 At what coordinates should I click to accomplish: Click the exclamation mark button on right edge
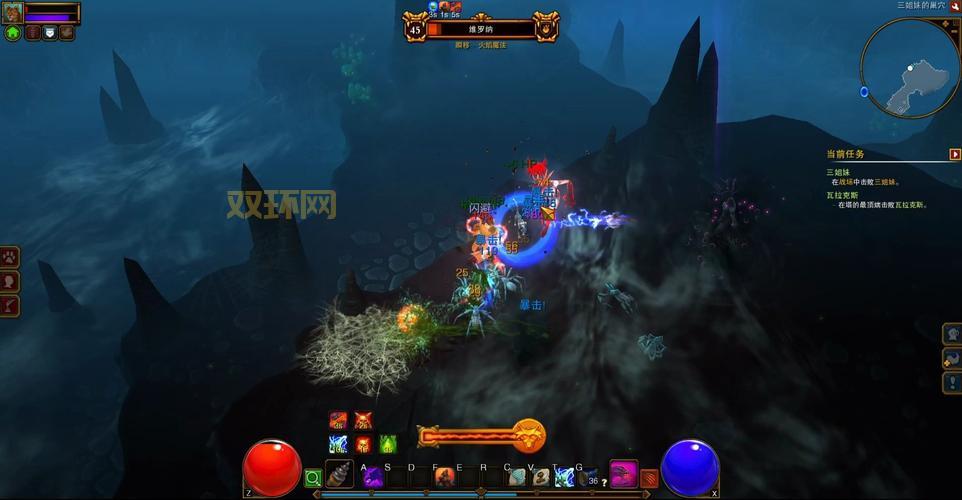952,382
